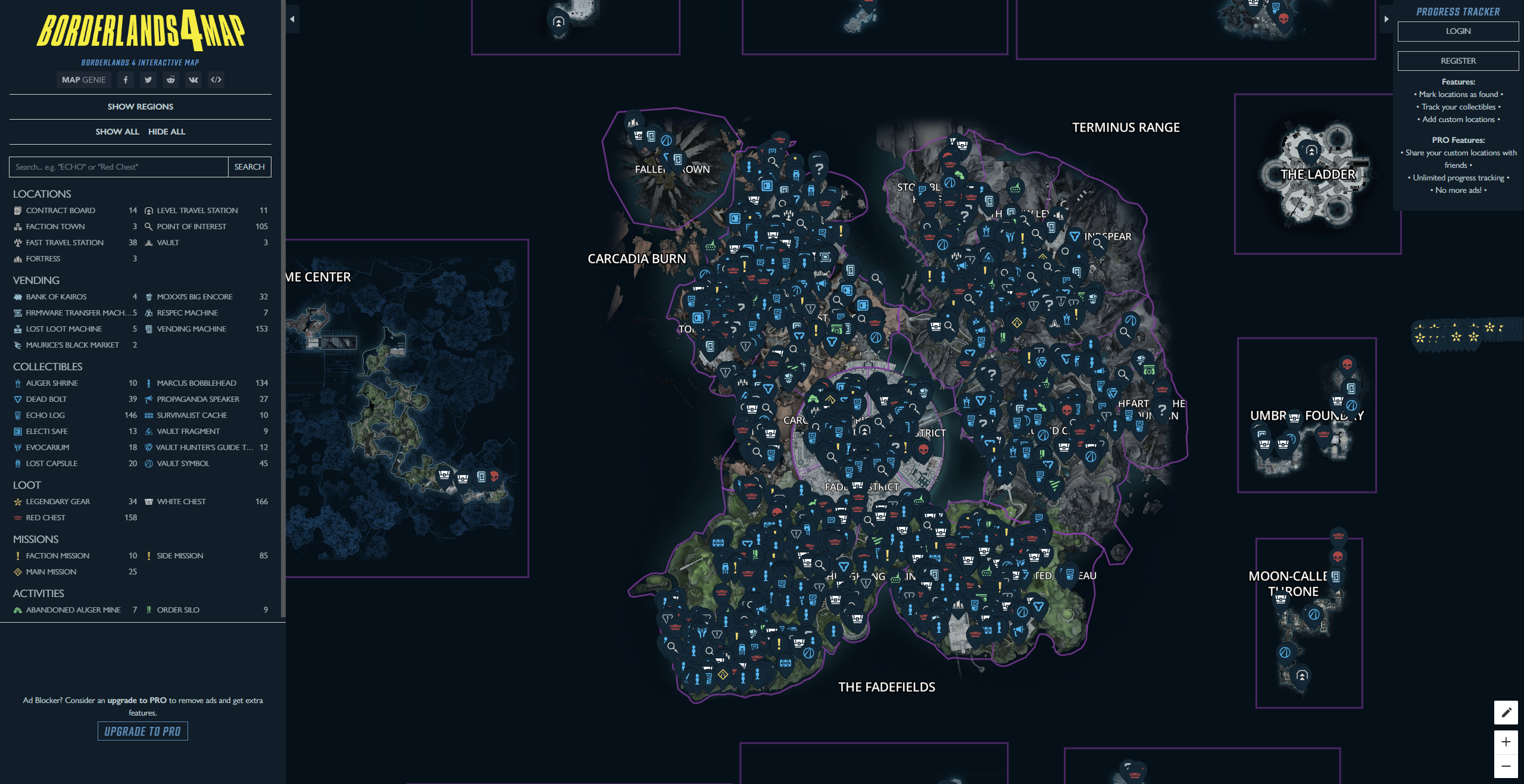Click inside the search field
Screen dimensions: 1524x784
click(x=117, y=167)
